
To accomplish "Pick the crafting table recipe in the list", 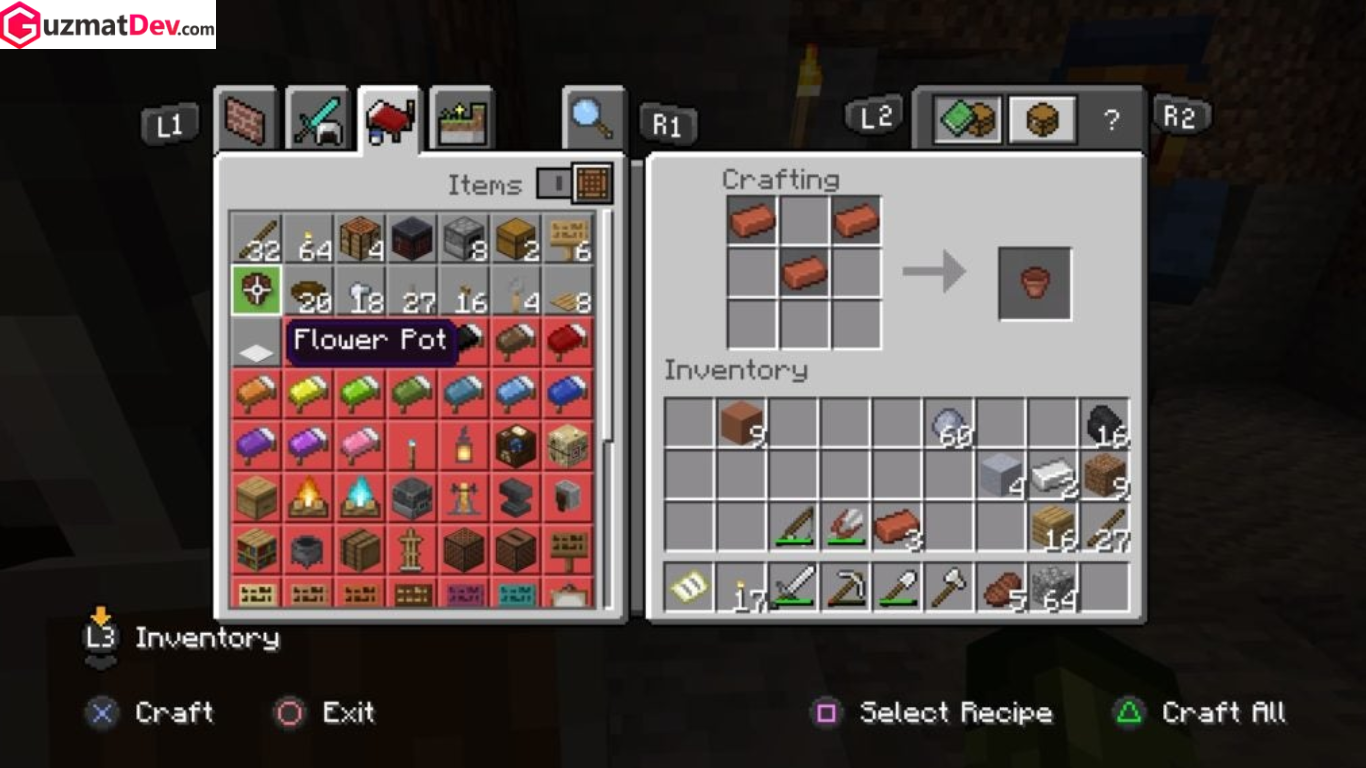I will click(361, 239).
